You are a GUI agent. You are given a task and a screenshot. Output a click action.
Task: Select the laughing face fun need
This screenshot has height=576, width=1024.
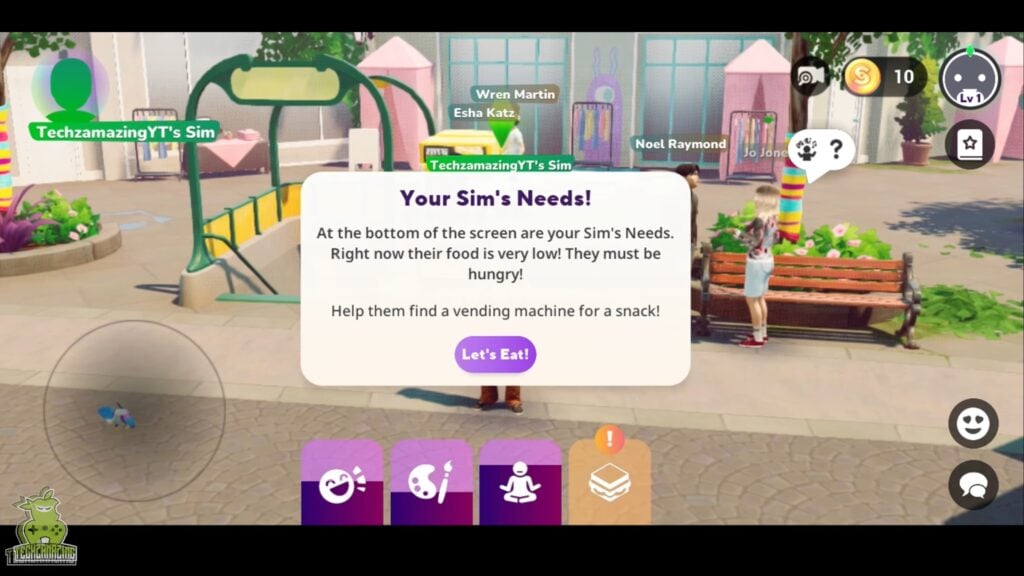342,484
